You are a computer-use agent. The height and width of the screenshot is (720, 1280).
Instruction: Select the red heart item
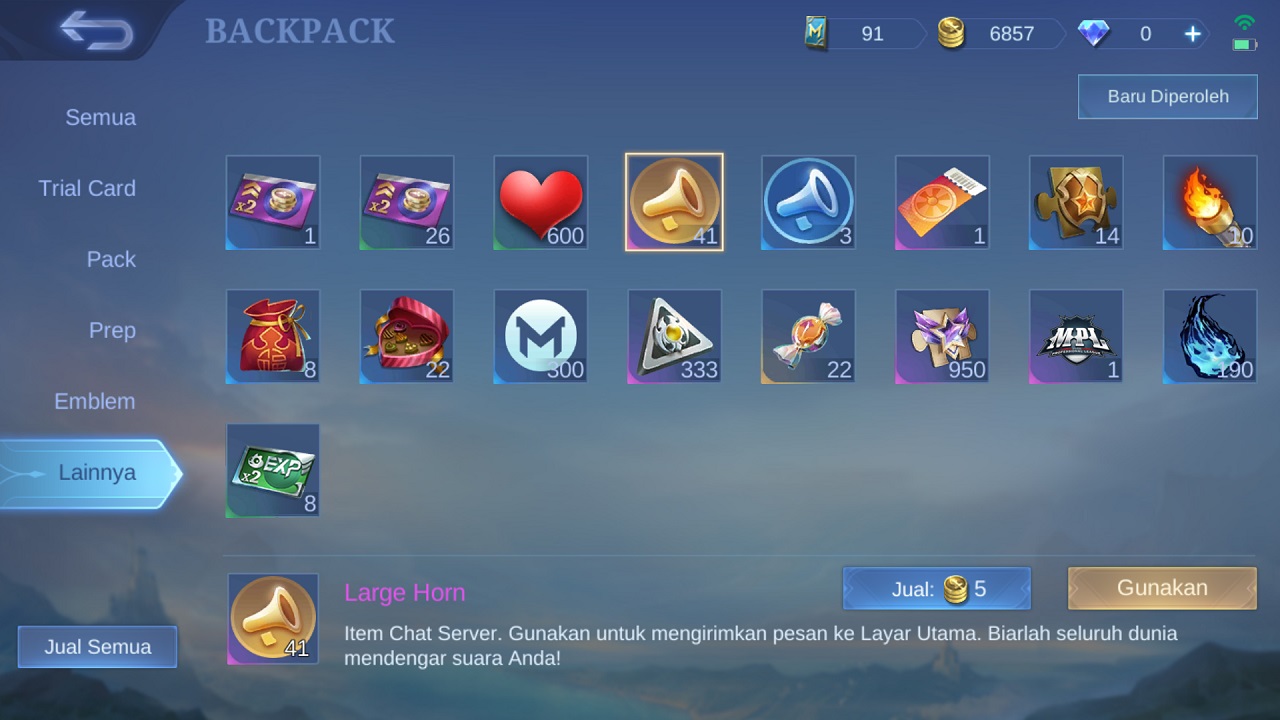540,202
